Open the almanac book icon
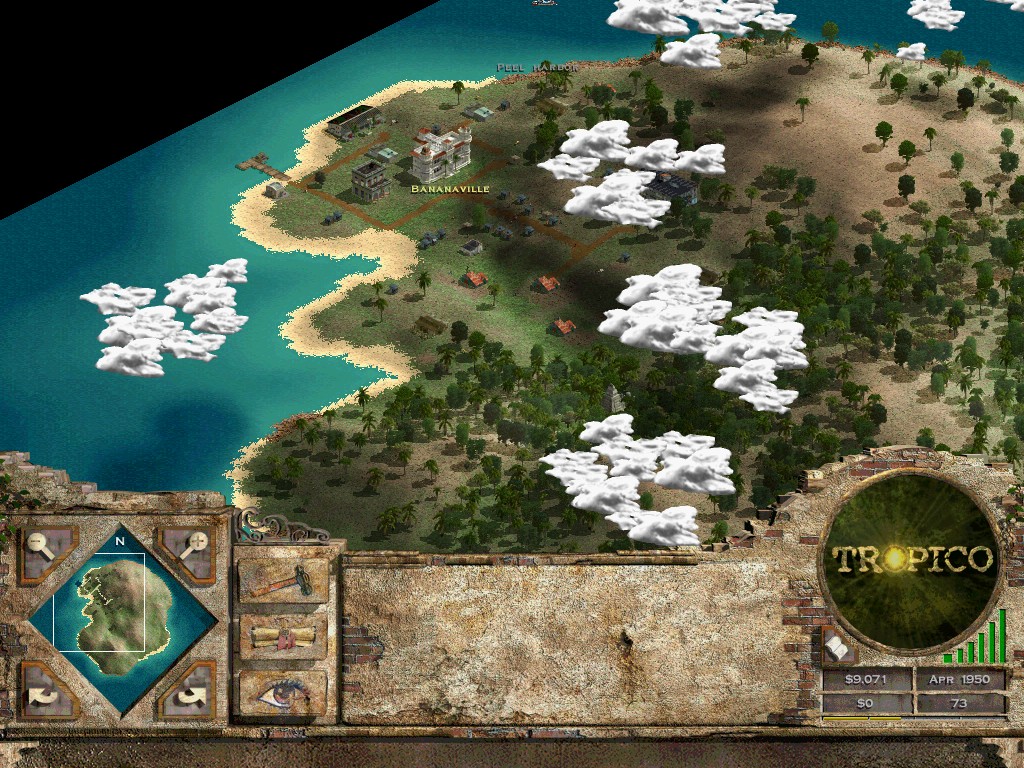The width and height of the screenshot is (1024, 768). tap(838, 647)
